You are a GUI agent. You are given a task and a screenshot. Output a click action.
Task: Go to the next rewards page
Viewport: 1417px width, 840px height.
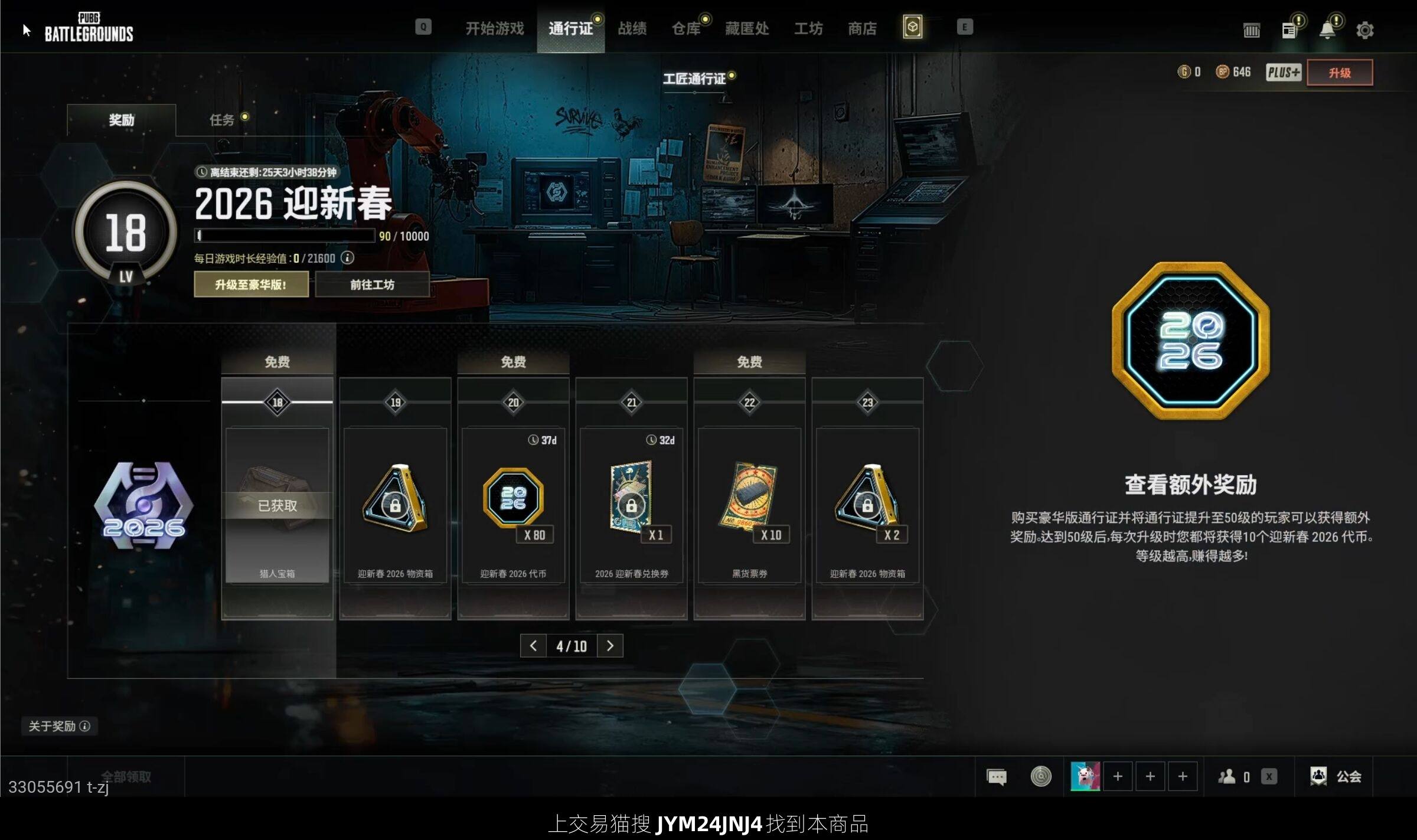610,646
